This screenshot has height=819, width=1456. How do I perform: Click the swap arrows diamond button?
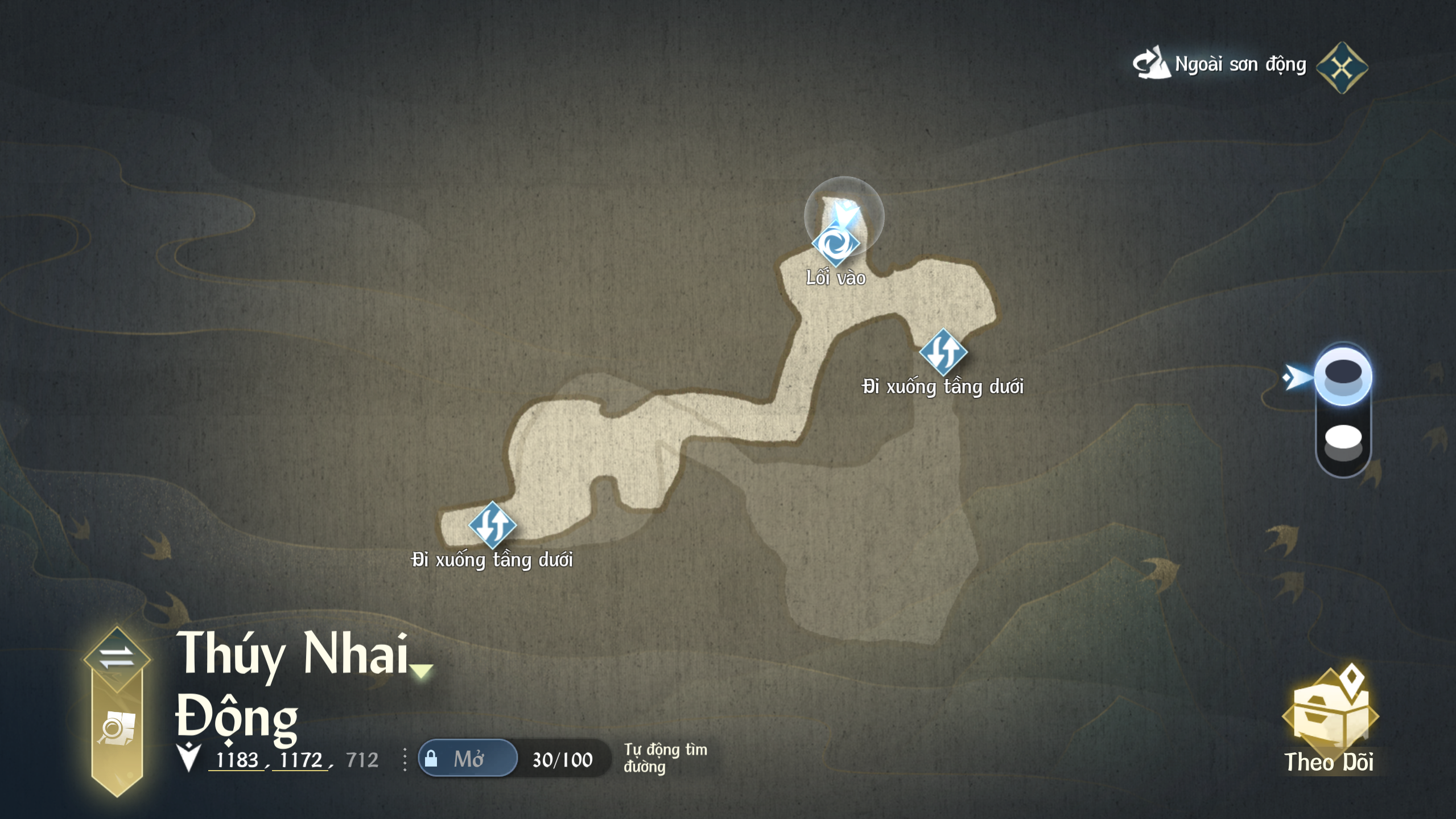117,658
